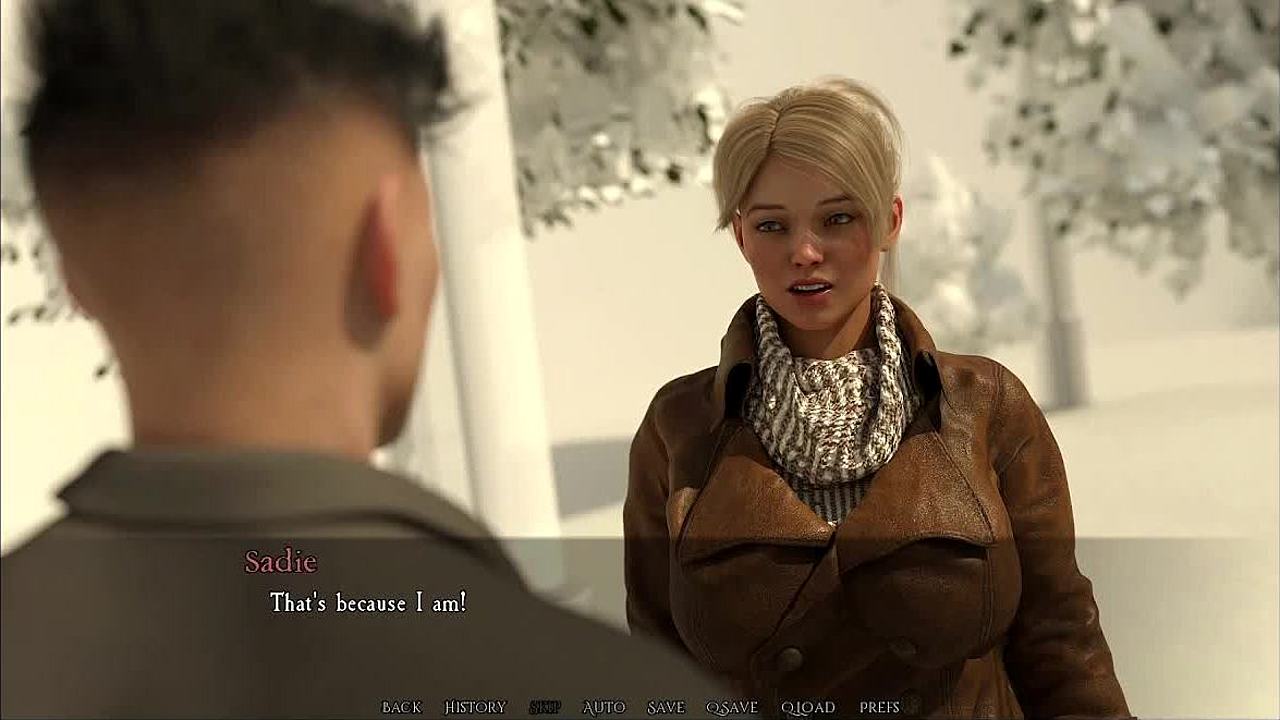Open the Prefs menu
This screenshot has height=720, width=1280.
[x=879, y=707]
